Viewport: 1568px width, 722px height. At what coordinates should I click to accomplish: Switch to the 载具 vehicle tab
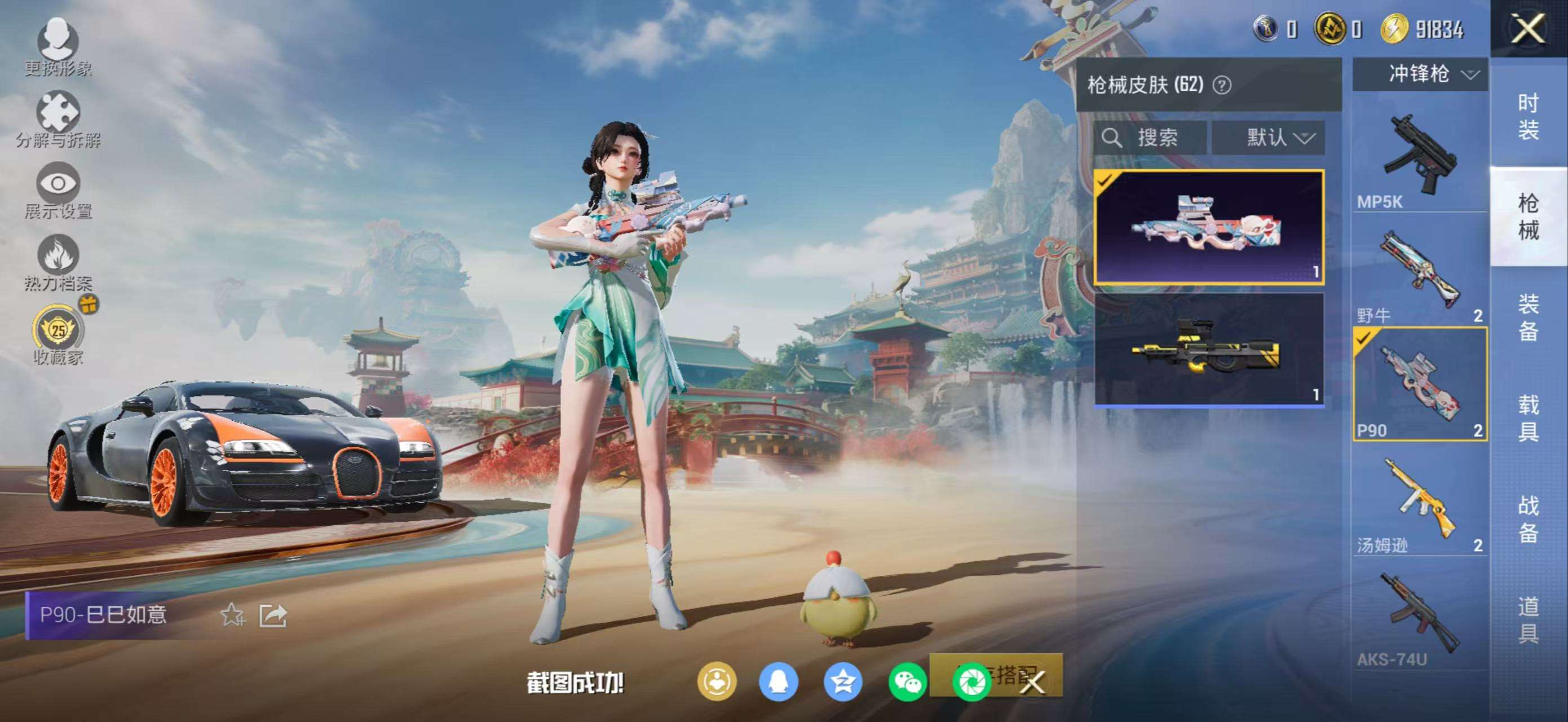click(x=1528, y=417)
